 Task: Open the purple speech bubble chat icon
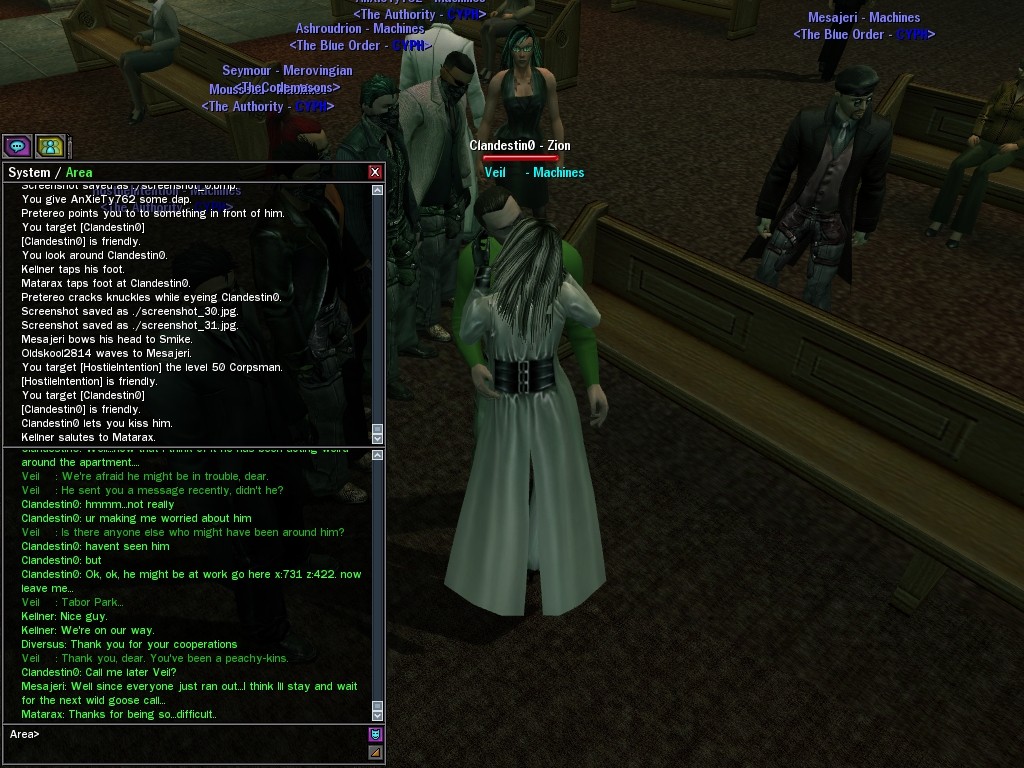click(x=17, y=147)
